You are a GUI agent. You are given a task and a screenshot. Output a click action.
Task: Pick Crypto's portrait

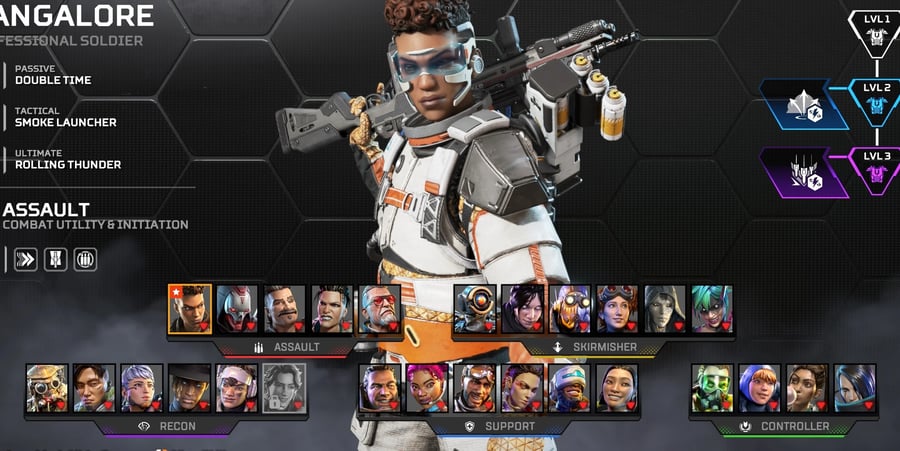94,388
